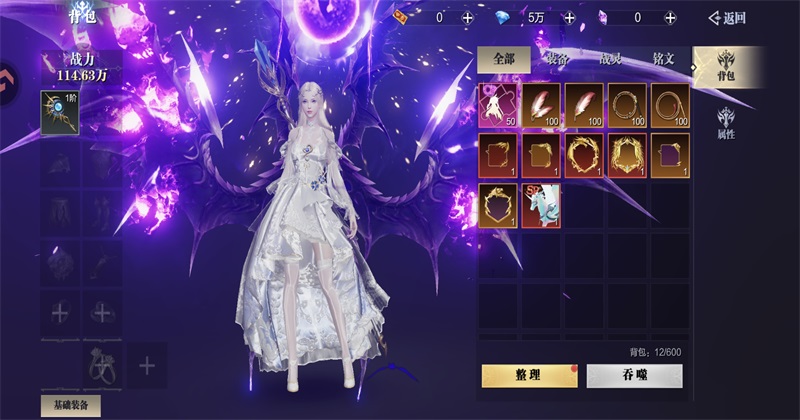The image size is (800, 420).
Task: Click the orange arrow icon at left edge
Action: click(x=4, y=76)
